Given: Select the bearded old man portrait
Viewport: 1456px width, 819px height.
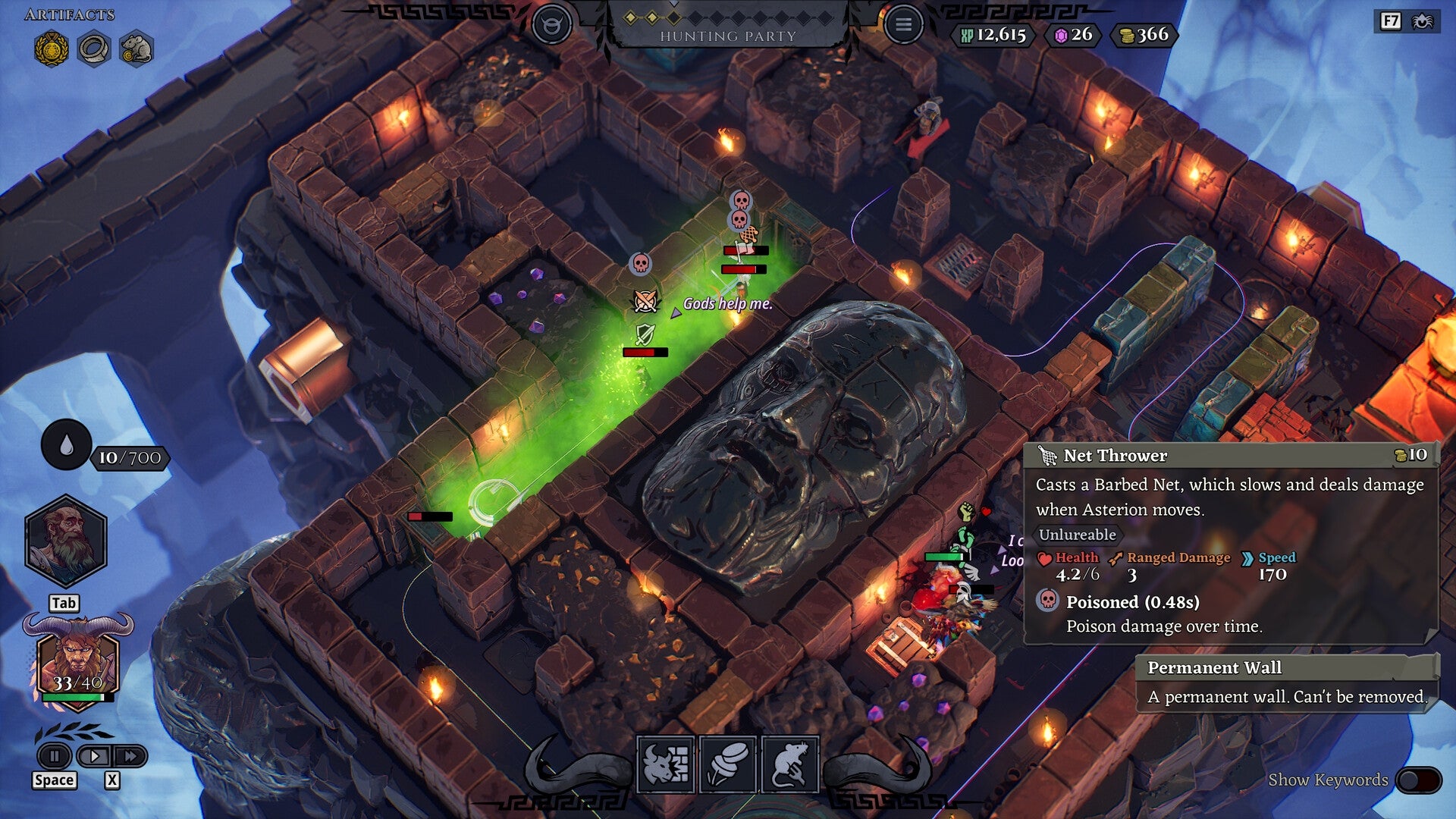Looking at the screenshot, I should coord(66,541).
